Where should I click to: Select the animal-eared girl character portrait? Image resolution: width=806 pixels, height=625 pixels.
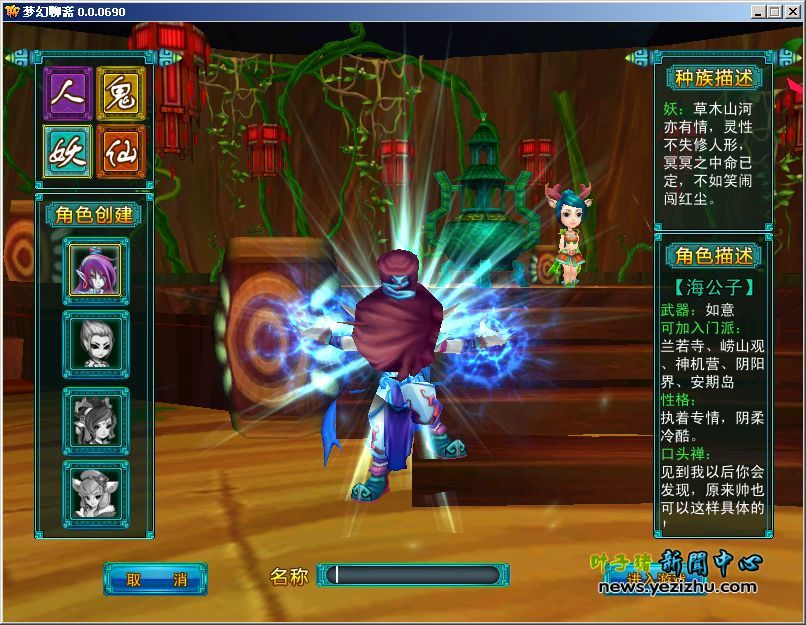coord(95,490)
